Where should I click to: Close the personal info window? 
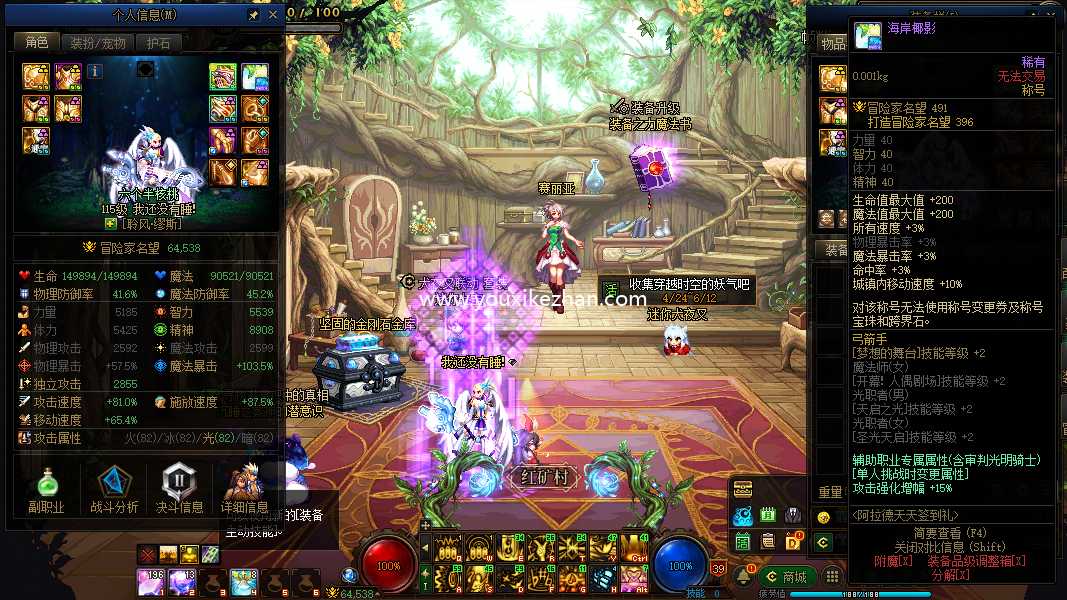273,16
